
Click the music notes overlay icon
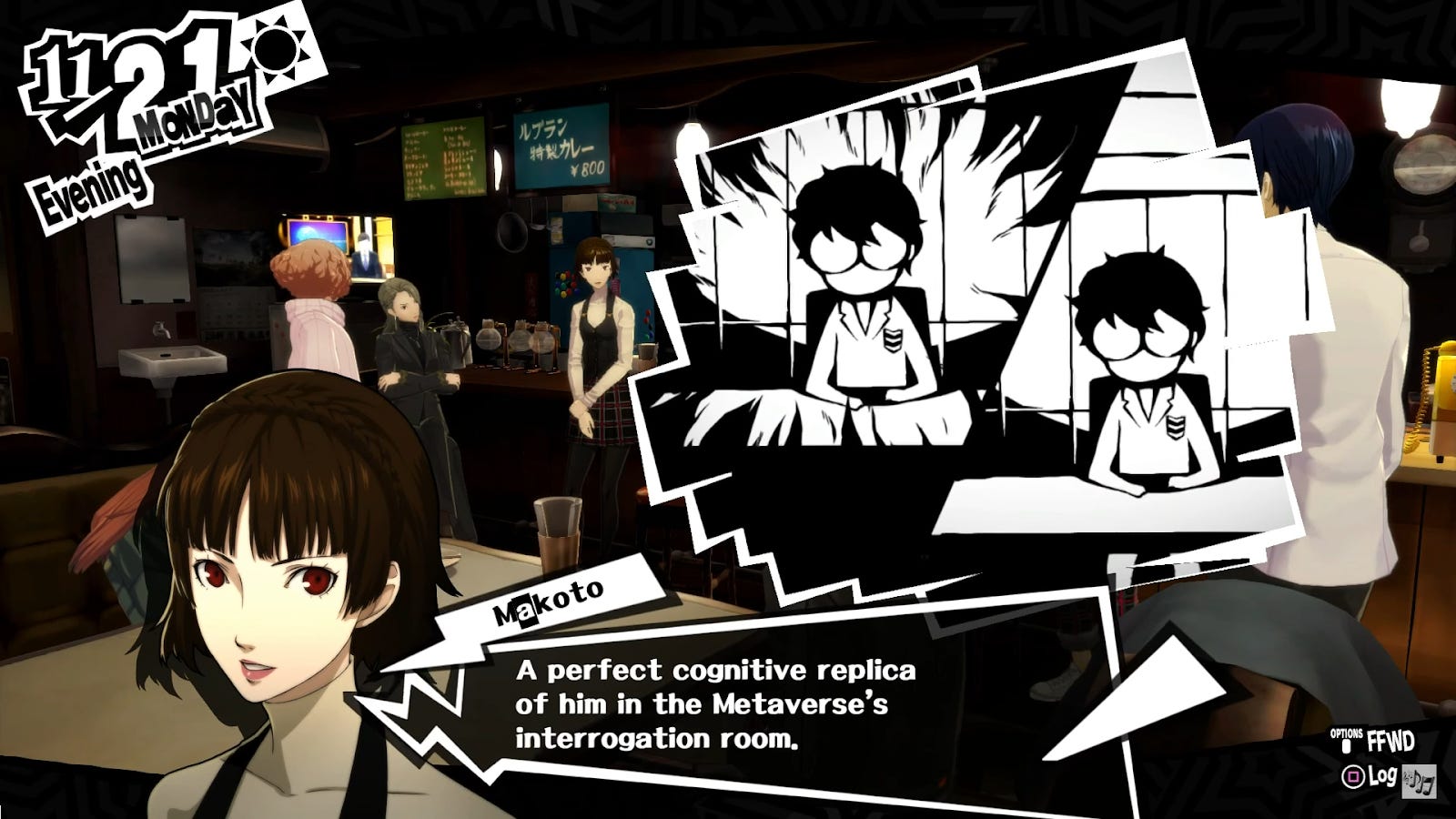click(1419, 781)
